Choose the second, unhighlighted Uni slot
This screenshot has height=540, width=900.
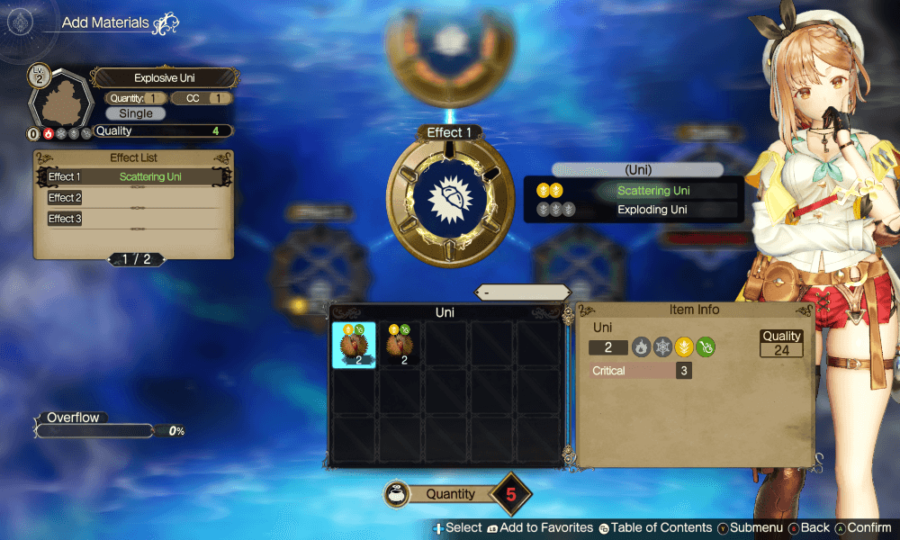tap(400, 345)
